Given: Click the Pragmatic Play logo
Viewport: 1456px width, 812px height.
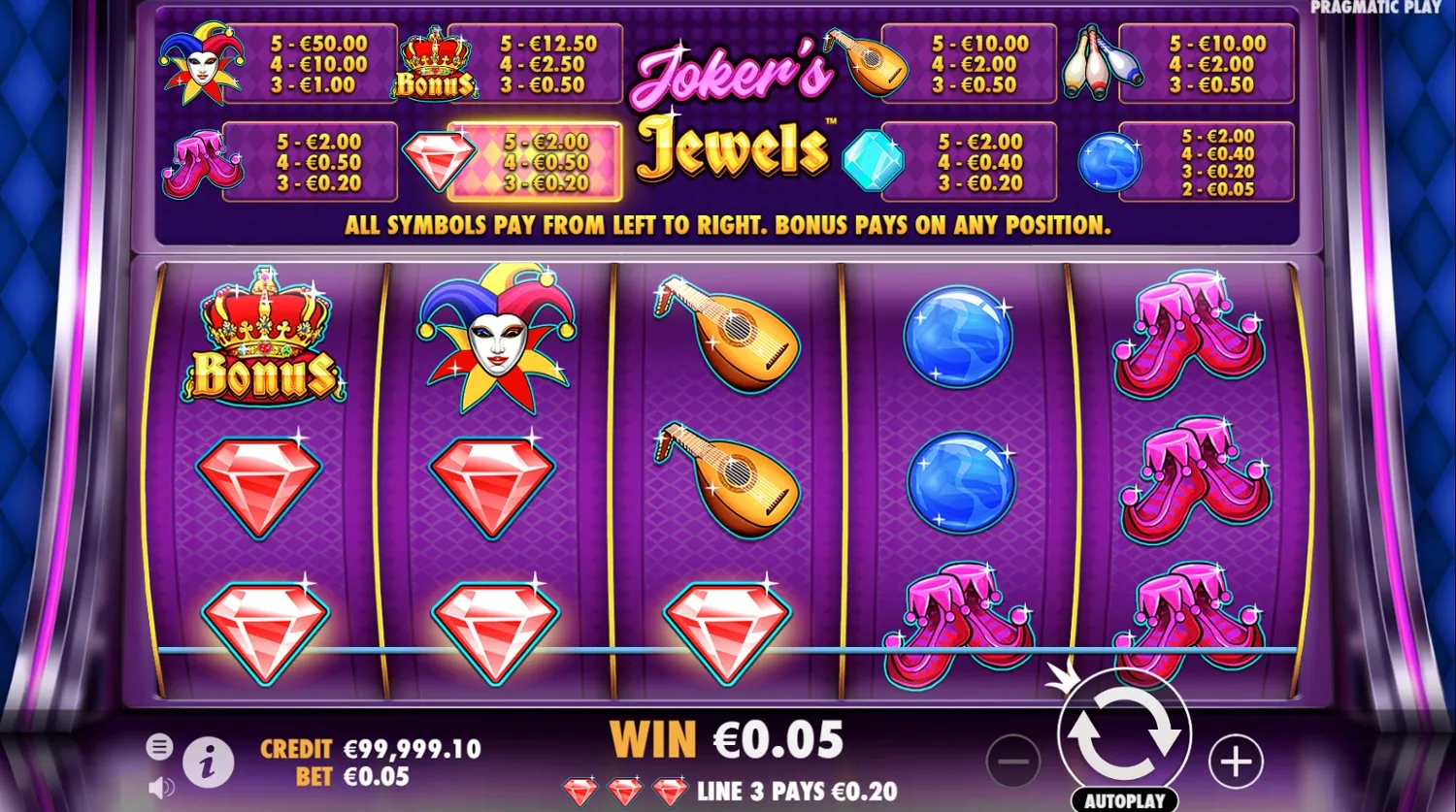Looking at the screenshot, I should [x=1378, y=8].
